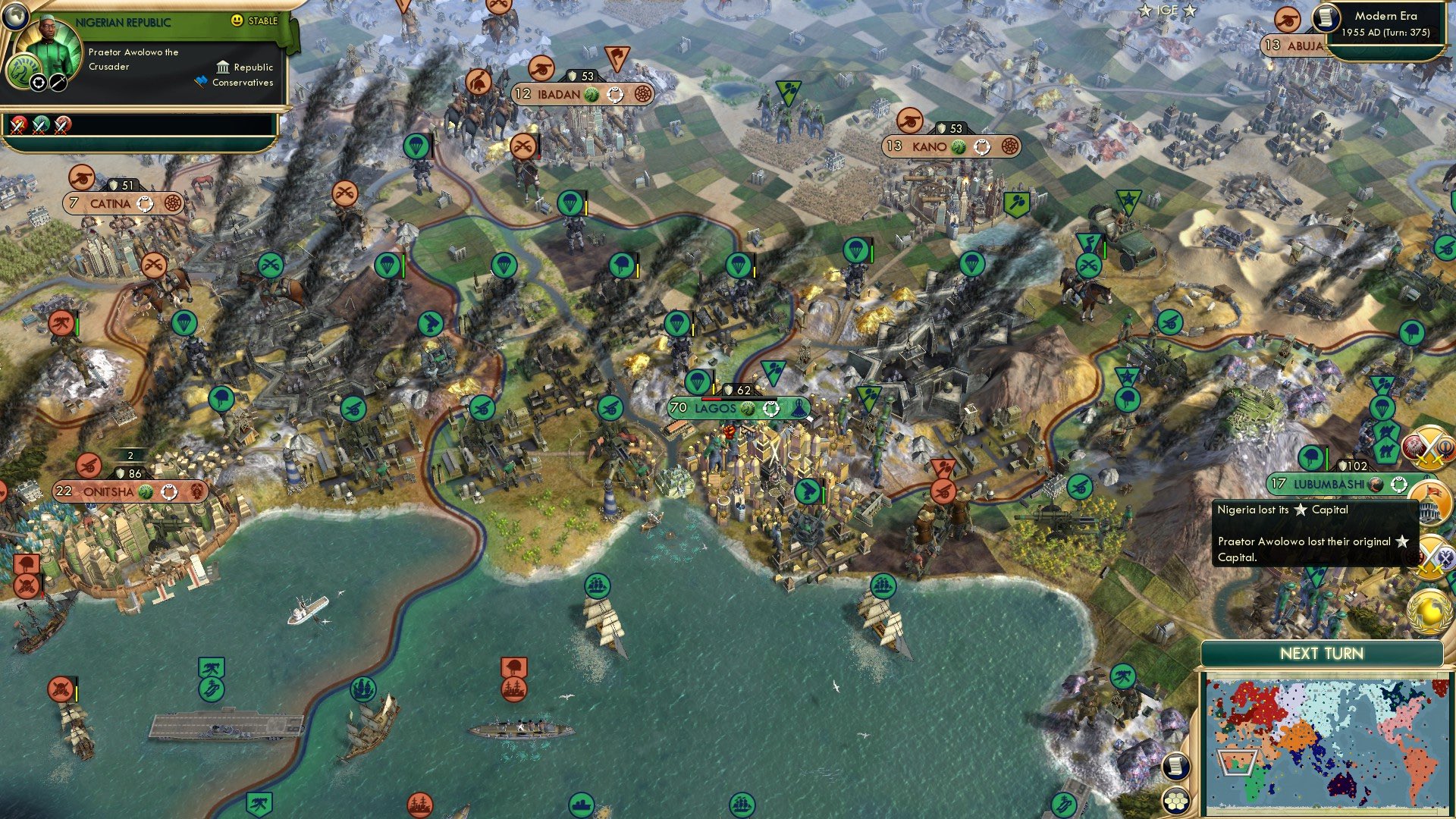
Task: Open the IGE in-game editor
Action: pyautogui.click(x=1167, y=10)
